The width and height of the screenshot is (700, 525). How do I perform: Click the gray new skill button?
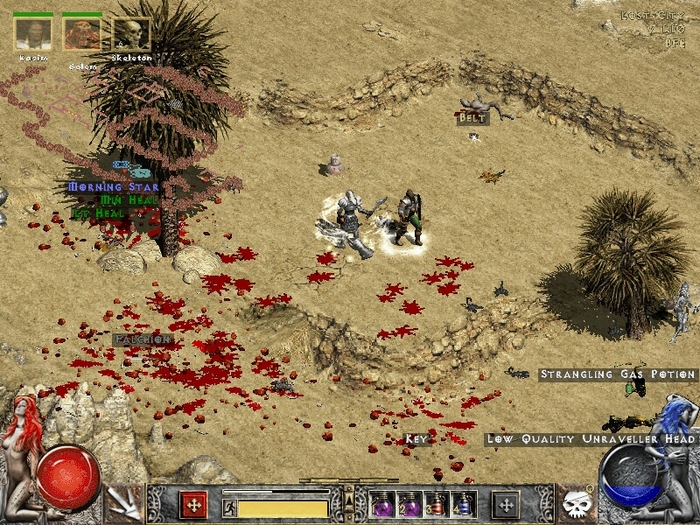click(506, 503)
